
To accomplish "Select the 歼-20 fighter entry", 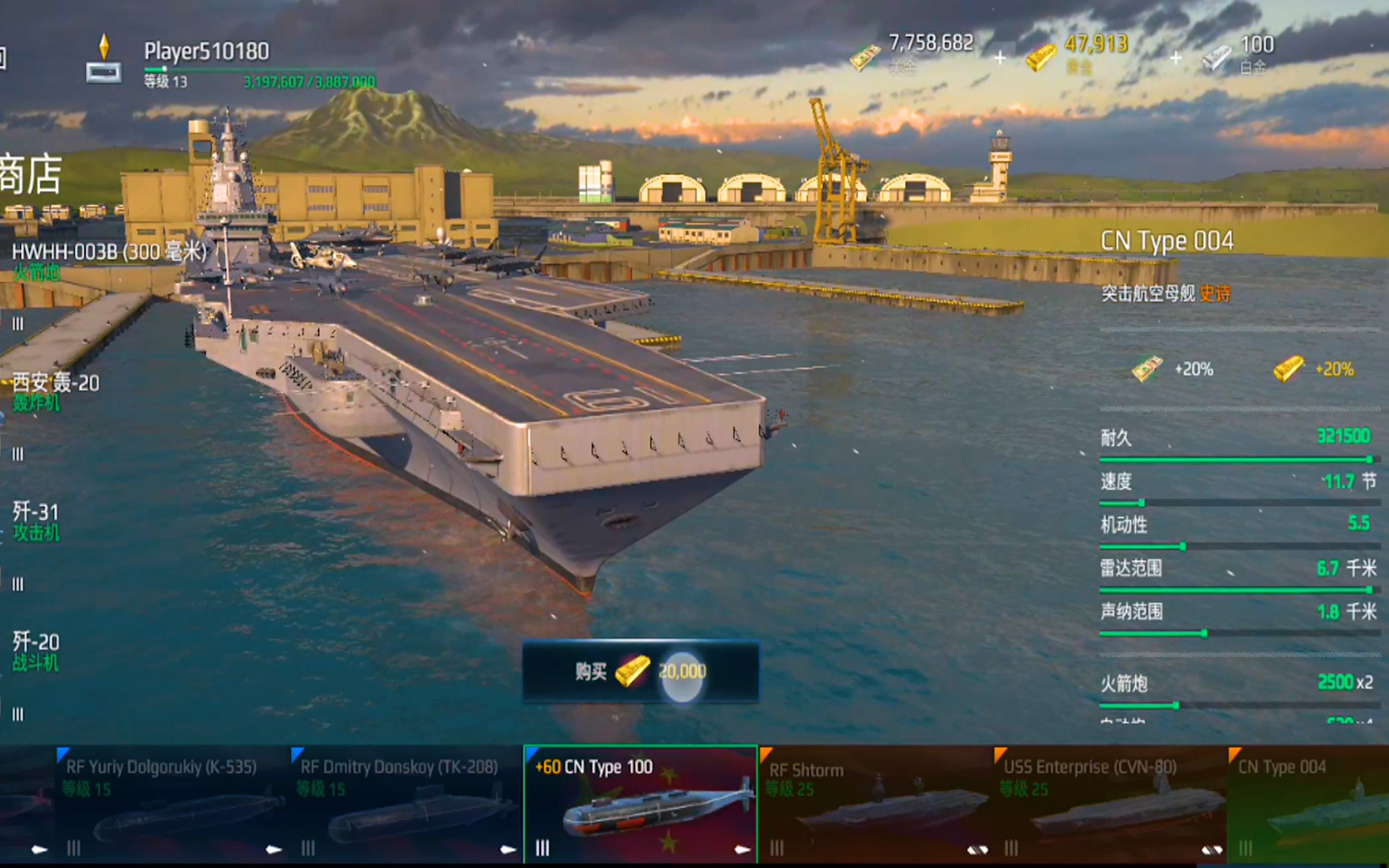I will click(35, 651).
